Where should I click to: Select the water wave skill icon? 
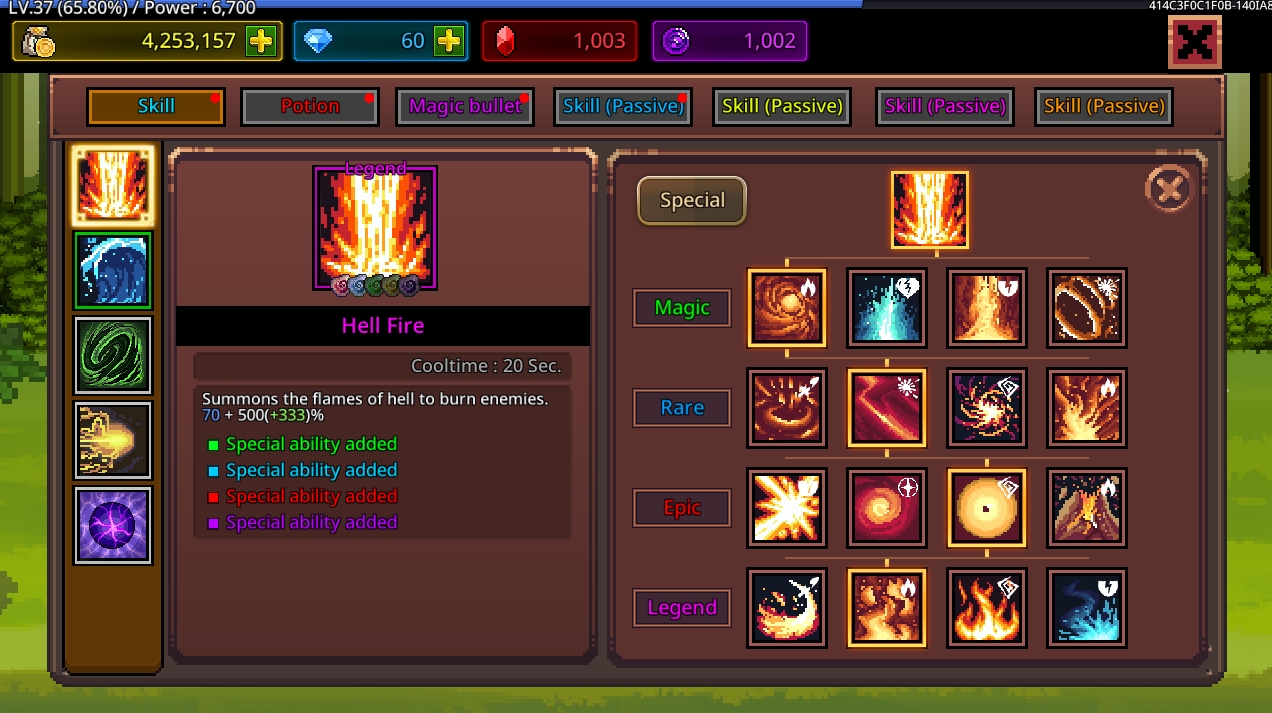pyautogui.click(x=112, y=270)
